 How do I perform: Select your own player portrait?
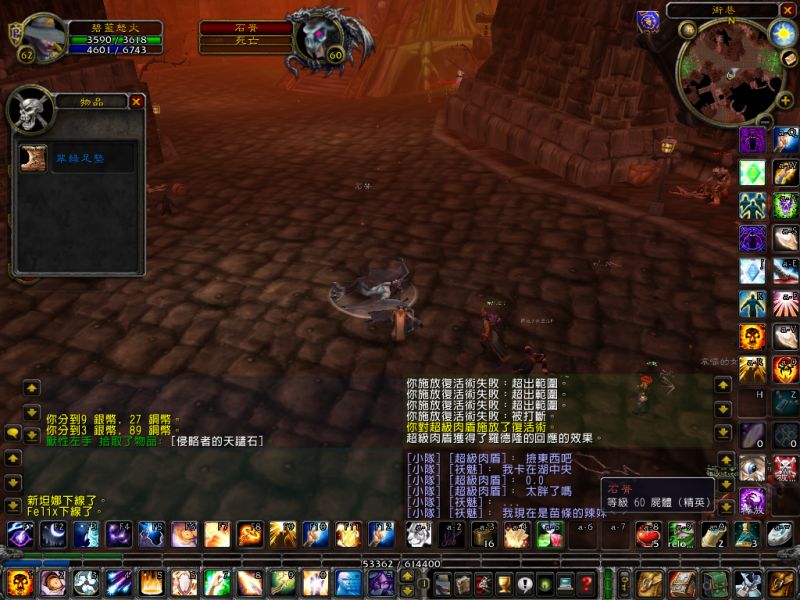pyautogui.click(x=44, y=37)
